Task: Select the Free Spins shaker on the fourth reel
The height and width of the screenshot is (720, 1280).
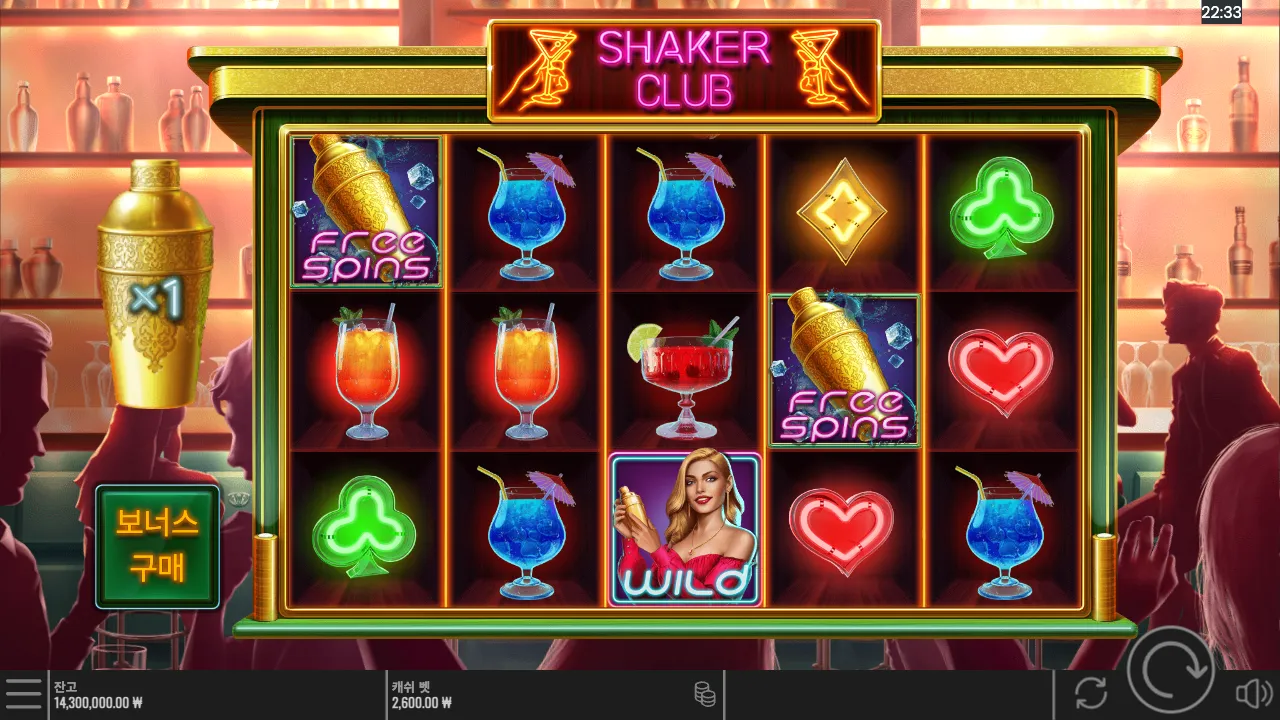Action: (843, 370)
